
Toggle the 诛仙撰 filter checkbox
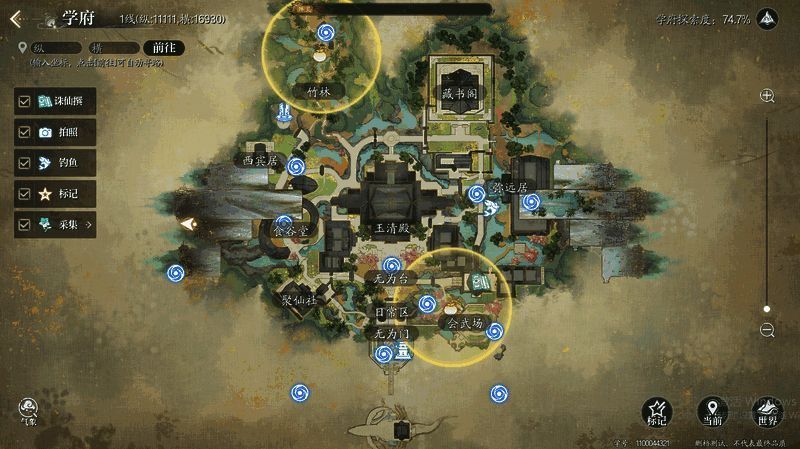click(x=23, y=101)
